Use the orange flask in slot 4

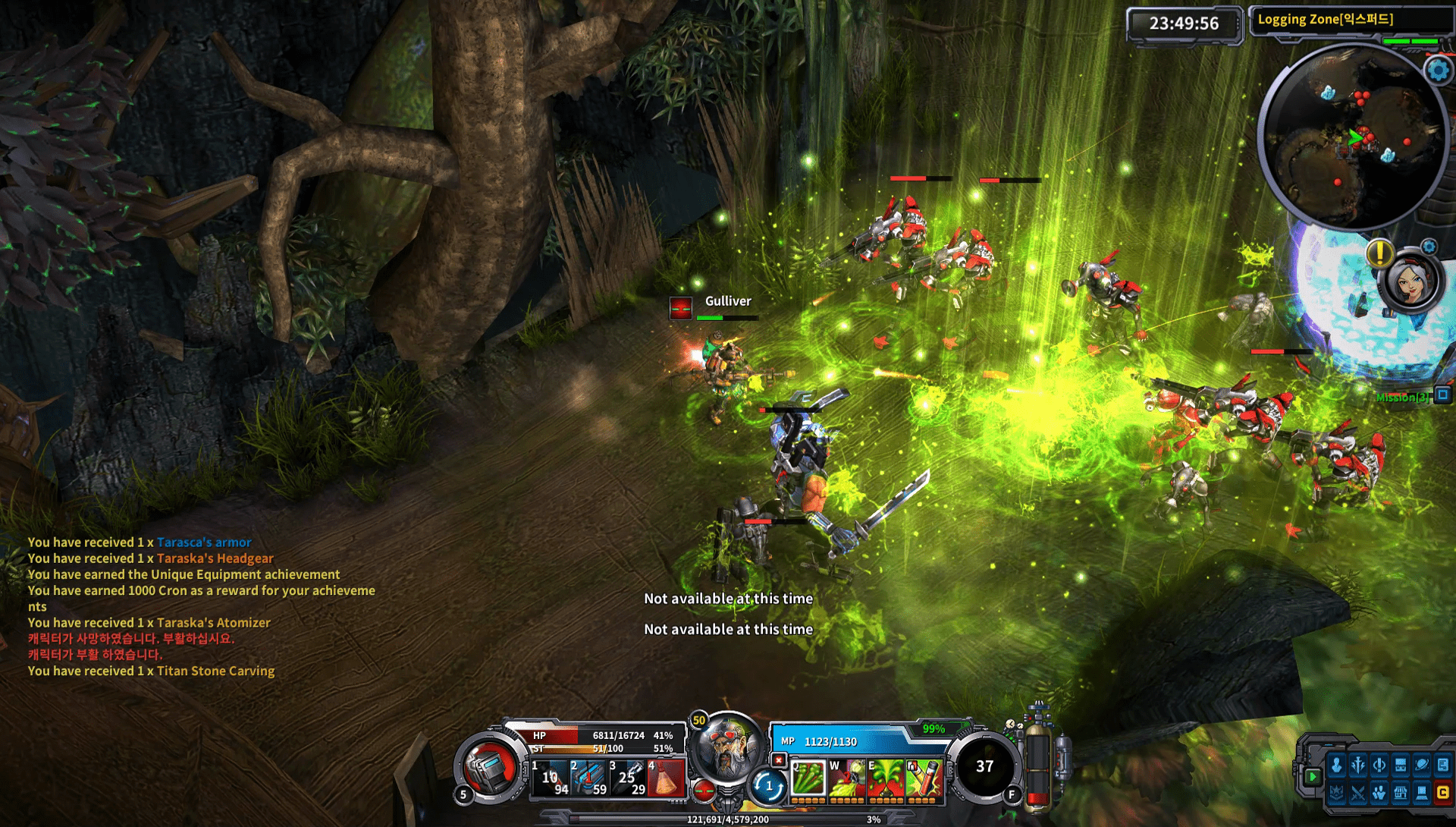pyautogui.click(x=667, y=778)
